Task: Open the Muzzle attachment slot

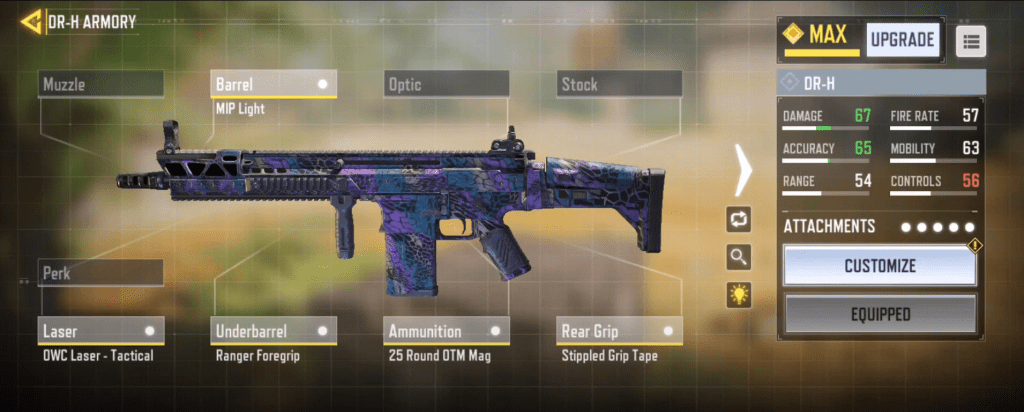Action: [101, 85]
